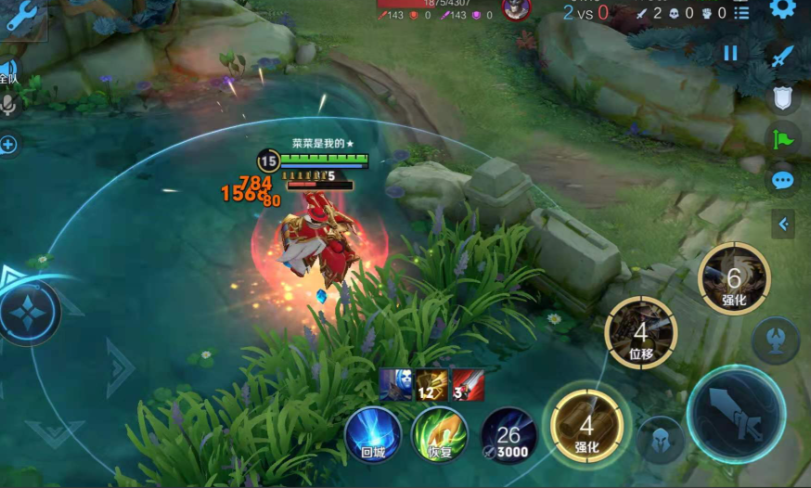Screen dimensions: 811x488
Task: Tap the tower-target button above basic attack
Action: tap(776, 340)
